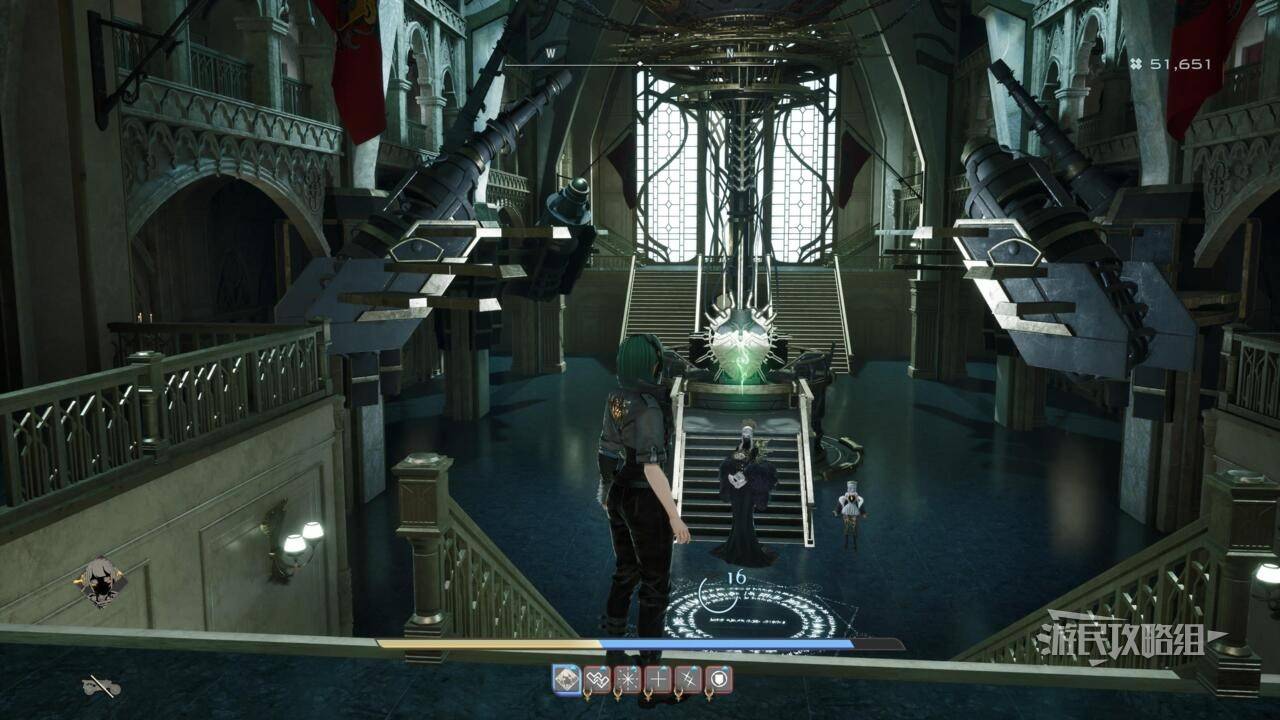
Task: Activate the shield skill icon
Action: (x=719, y=680)
